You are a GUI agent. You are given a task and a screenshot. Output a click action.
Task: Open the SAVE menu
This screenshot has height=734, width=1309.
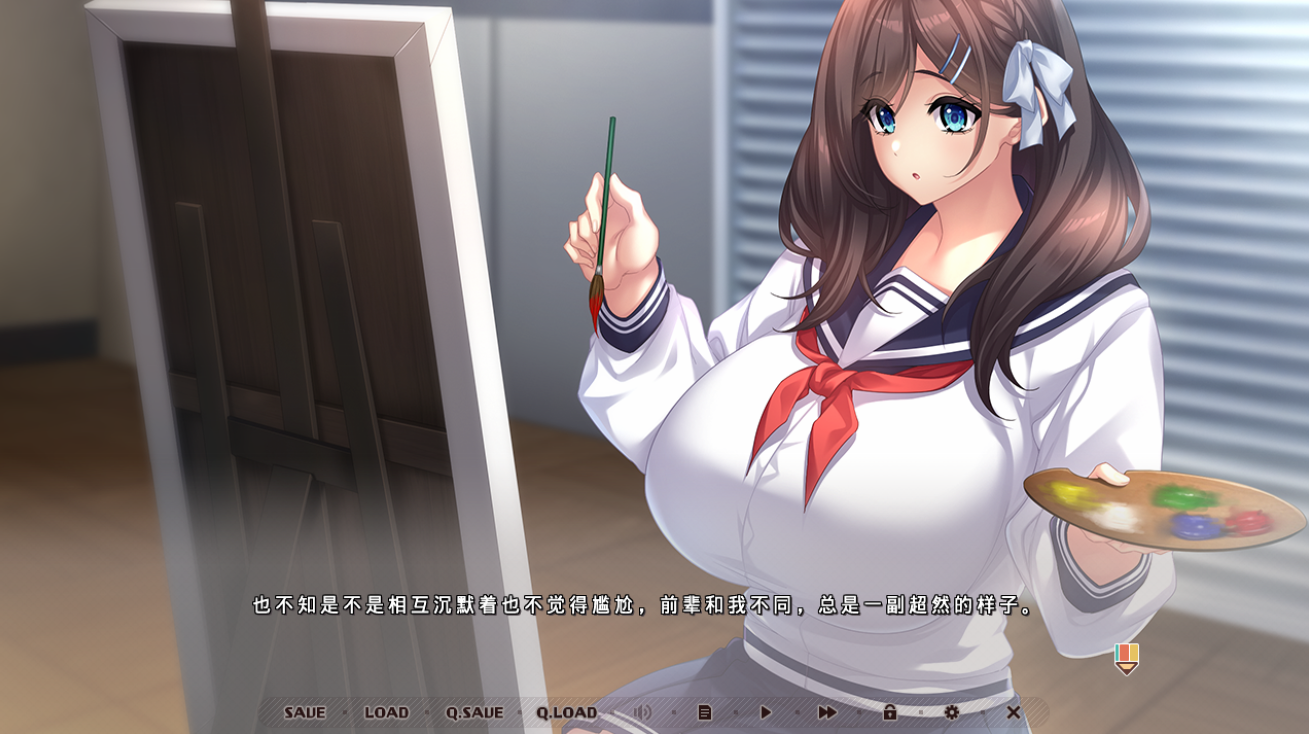coord(304,713)
